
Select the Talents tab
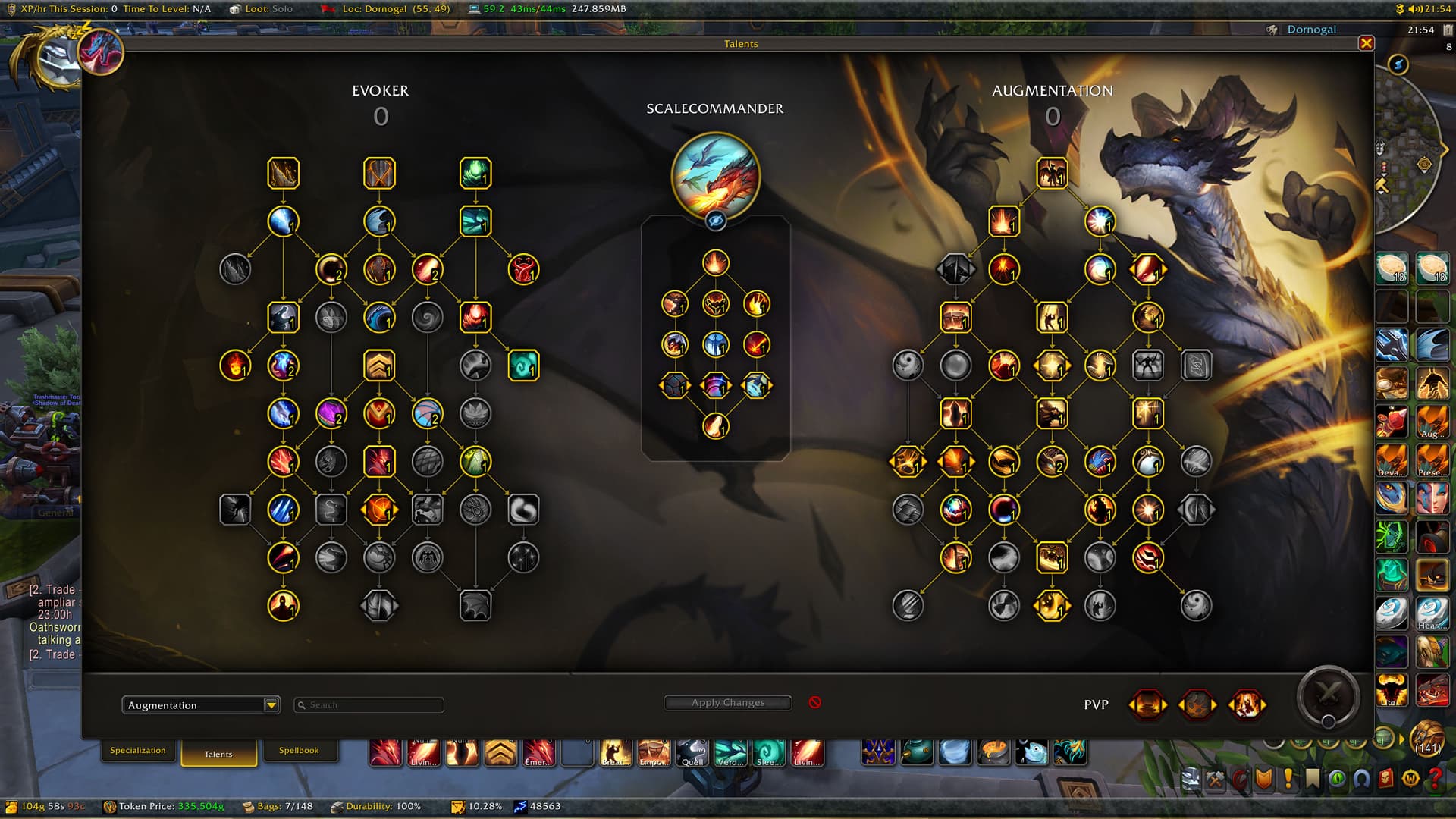(x=218, y=754)
